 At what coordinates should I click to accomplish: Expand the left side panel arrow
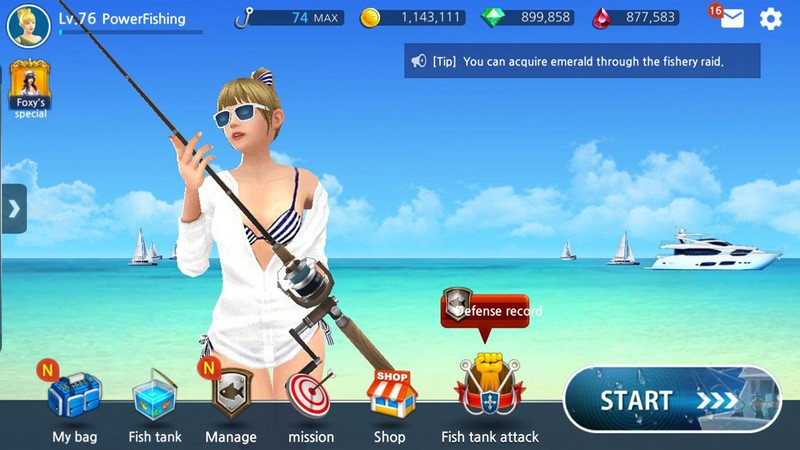tap(13, 208)
